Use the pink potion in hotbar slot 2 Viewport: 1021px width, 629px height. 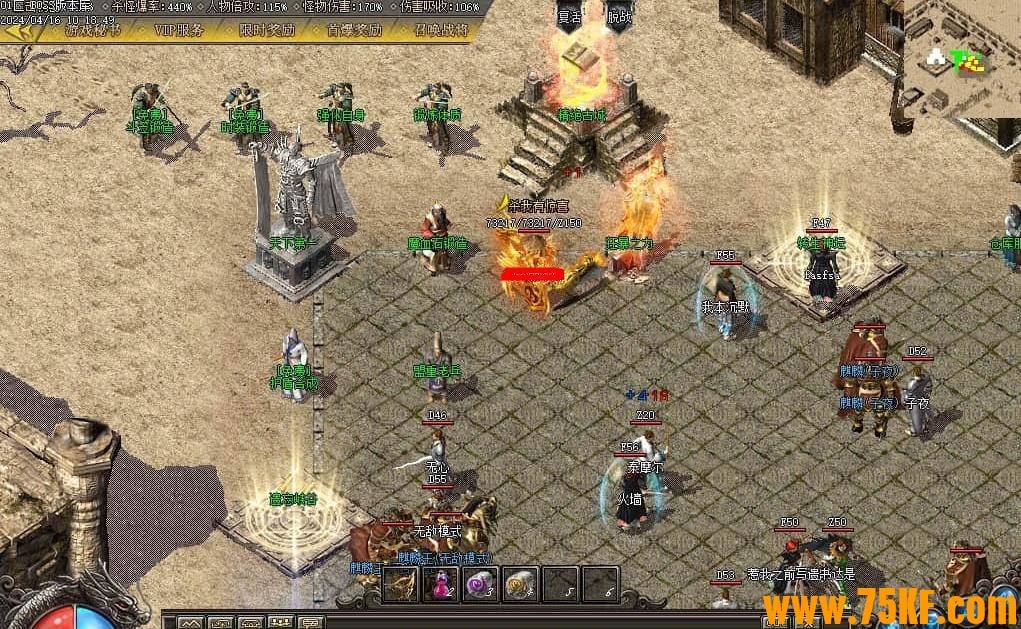pyautogui.click(x=441, y=584)
